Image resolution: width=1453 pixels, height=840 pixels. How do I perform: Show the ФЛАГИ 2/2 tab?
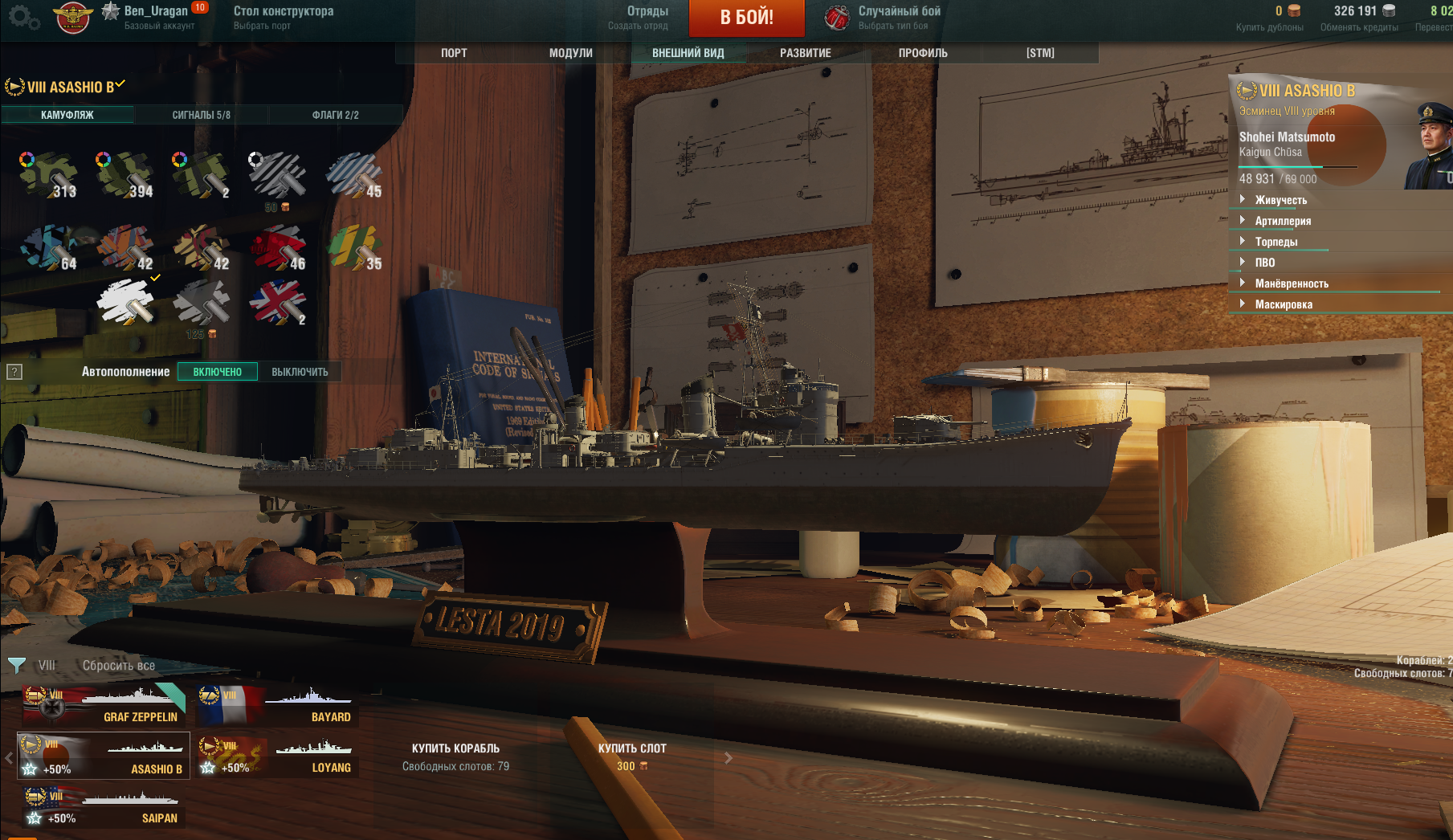pyautogui.click(x=335, y=115)
